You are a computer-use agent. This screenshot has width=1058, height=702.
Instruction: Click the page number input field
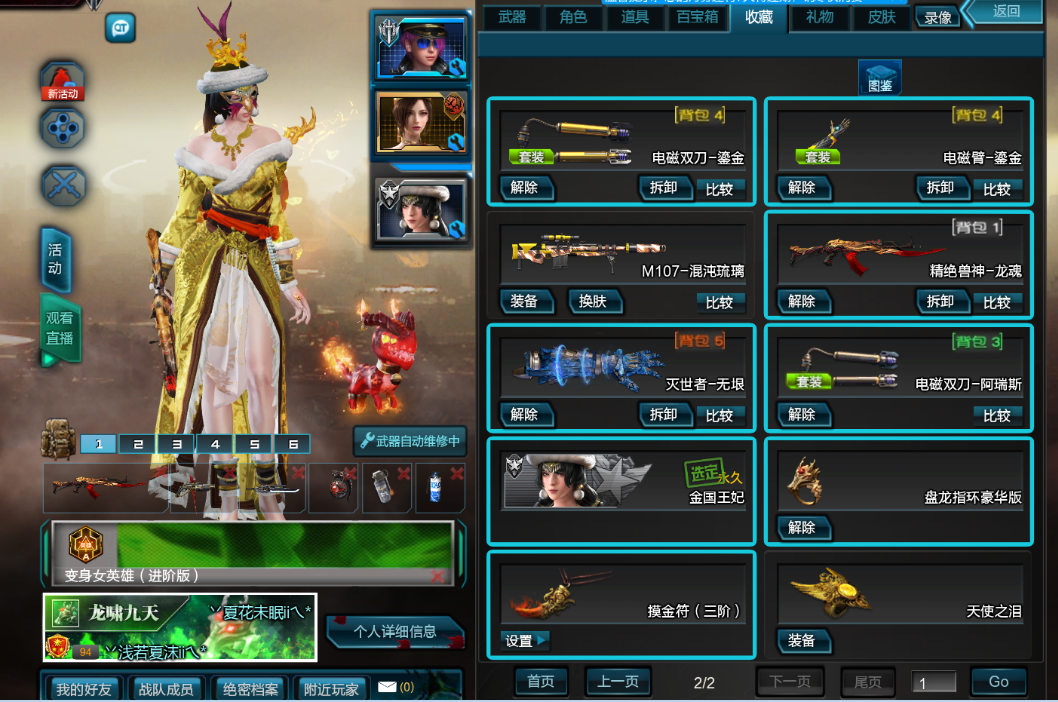933,683
